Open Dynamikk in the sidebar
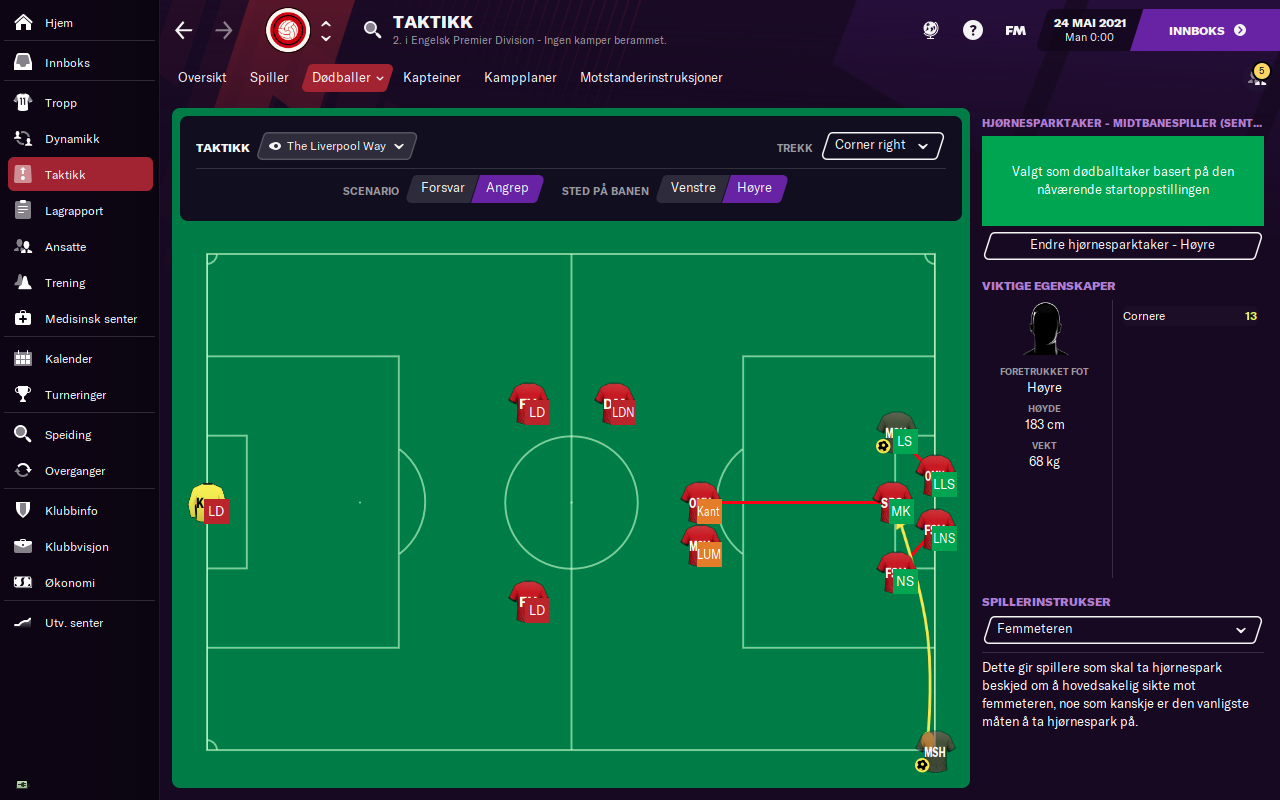Screen dimensions: 1280x800 [71, 139]
